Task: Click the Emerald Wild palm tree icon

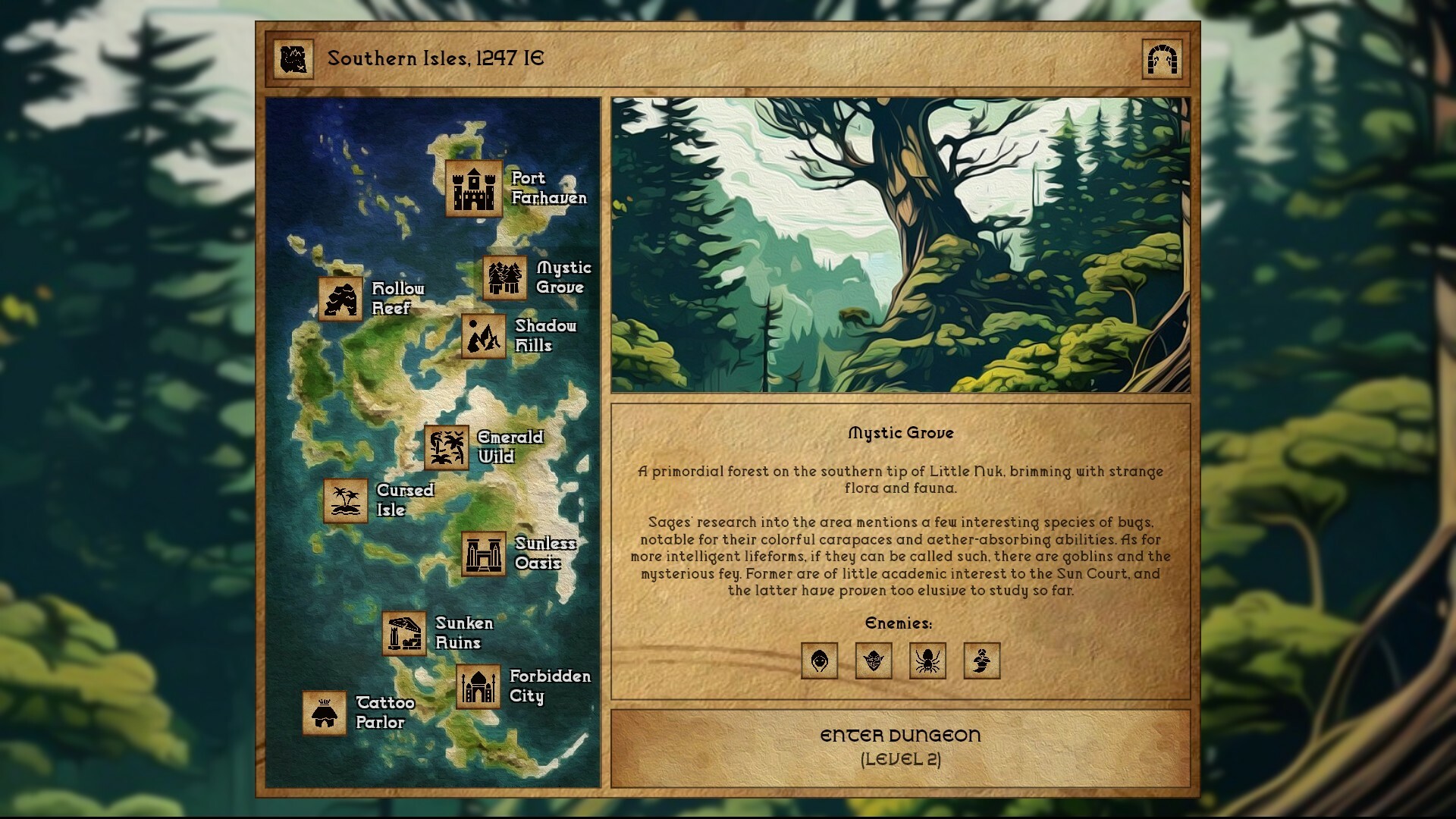Action: tap(446, 447)
